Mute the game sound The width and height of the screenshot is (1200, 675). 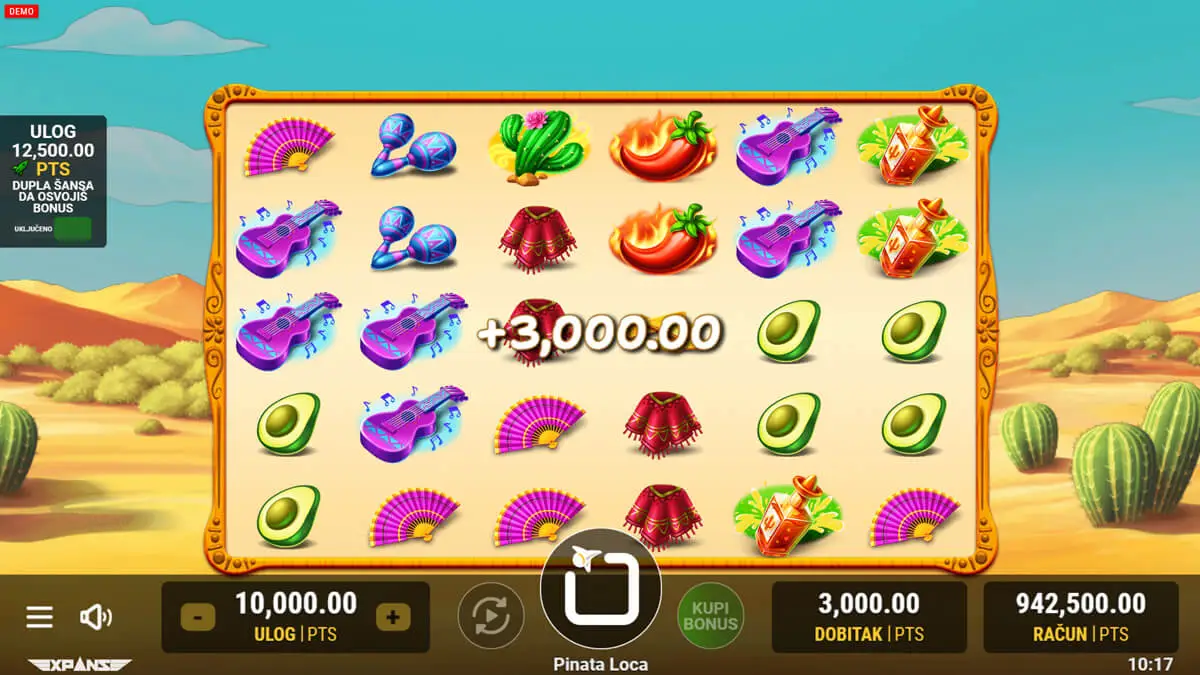click(x=95, y=617)
